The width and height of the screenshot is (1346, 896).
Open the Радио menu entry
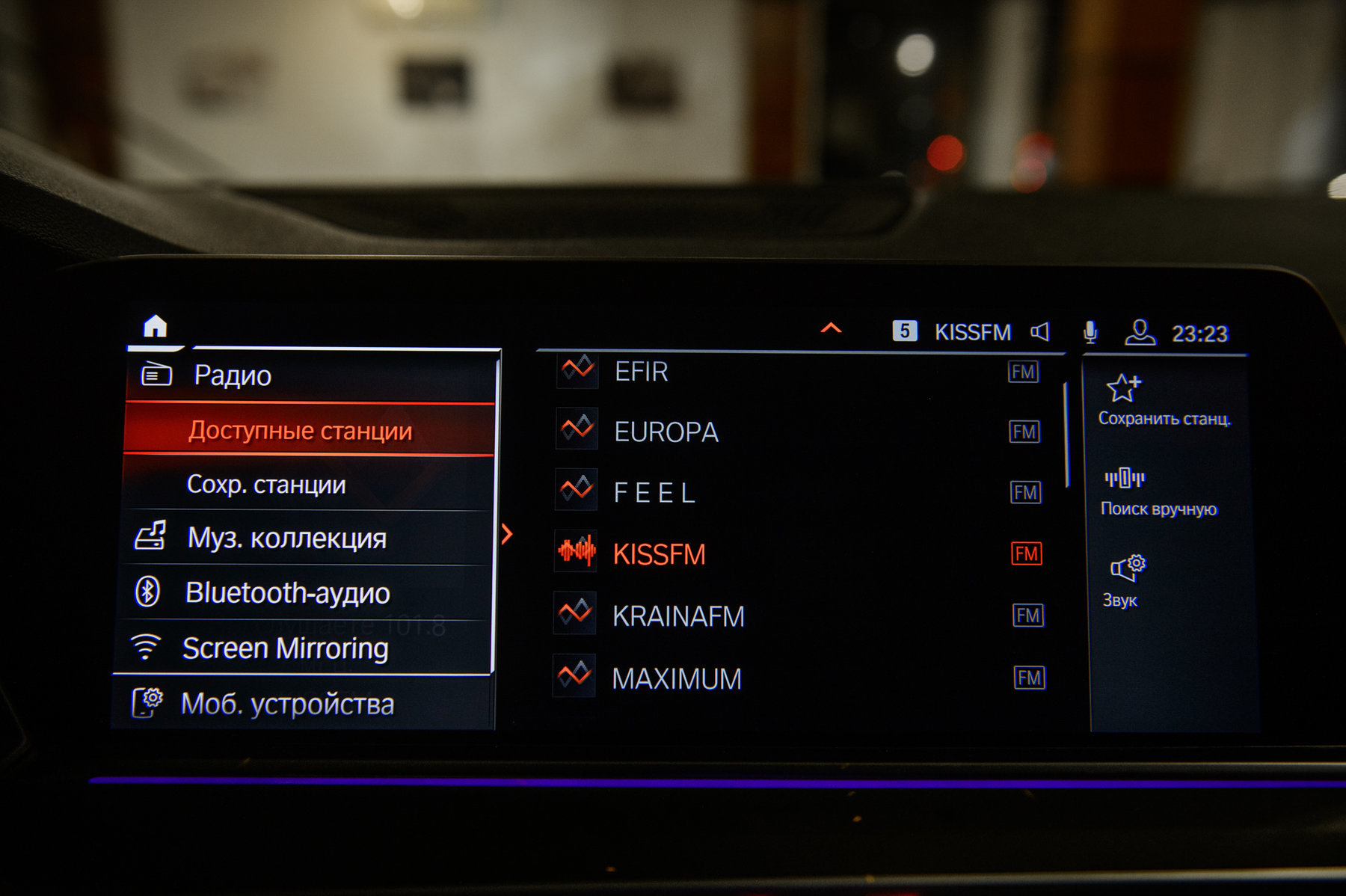click(x=232, y=375)
